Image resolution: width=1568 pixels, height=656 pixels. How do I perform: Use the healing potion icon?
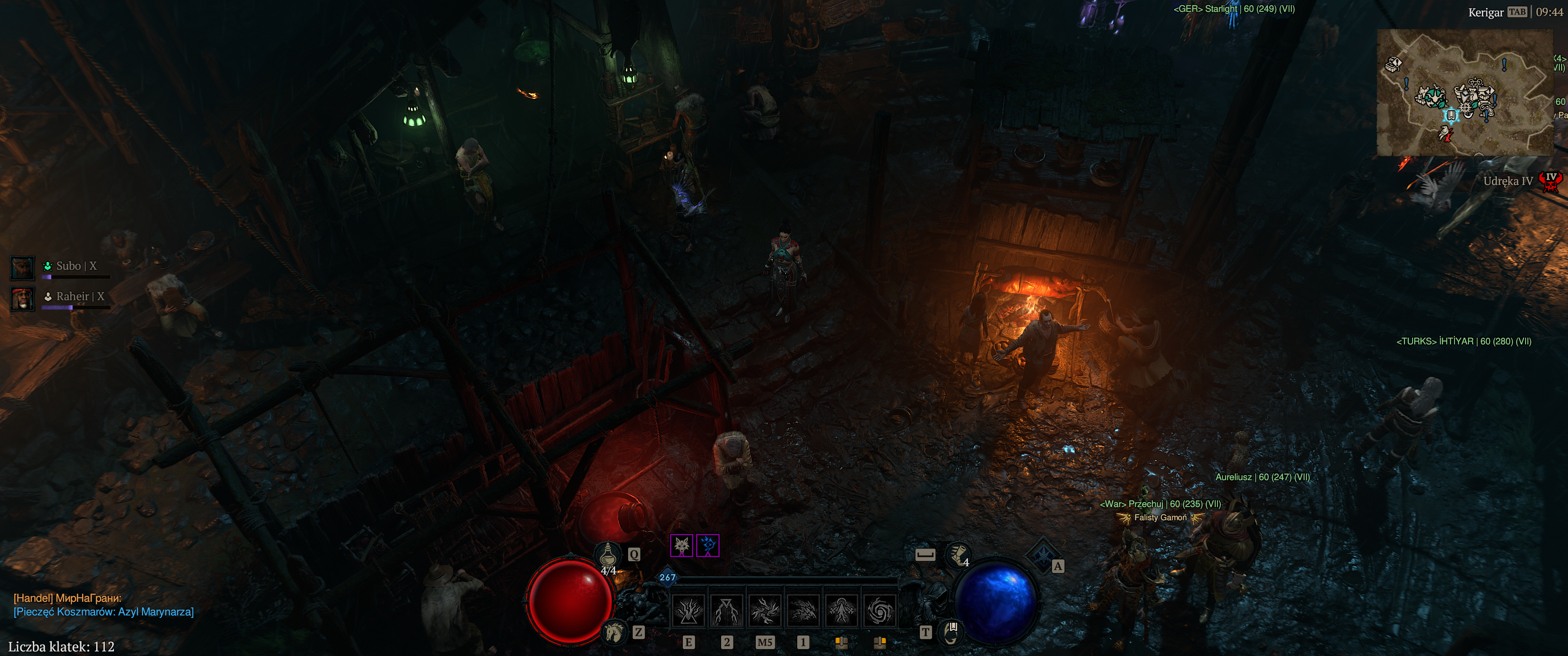[609, 555]
